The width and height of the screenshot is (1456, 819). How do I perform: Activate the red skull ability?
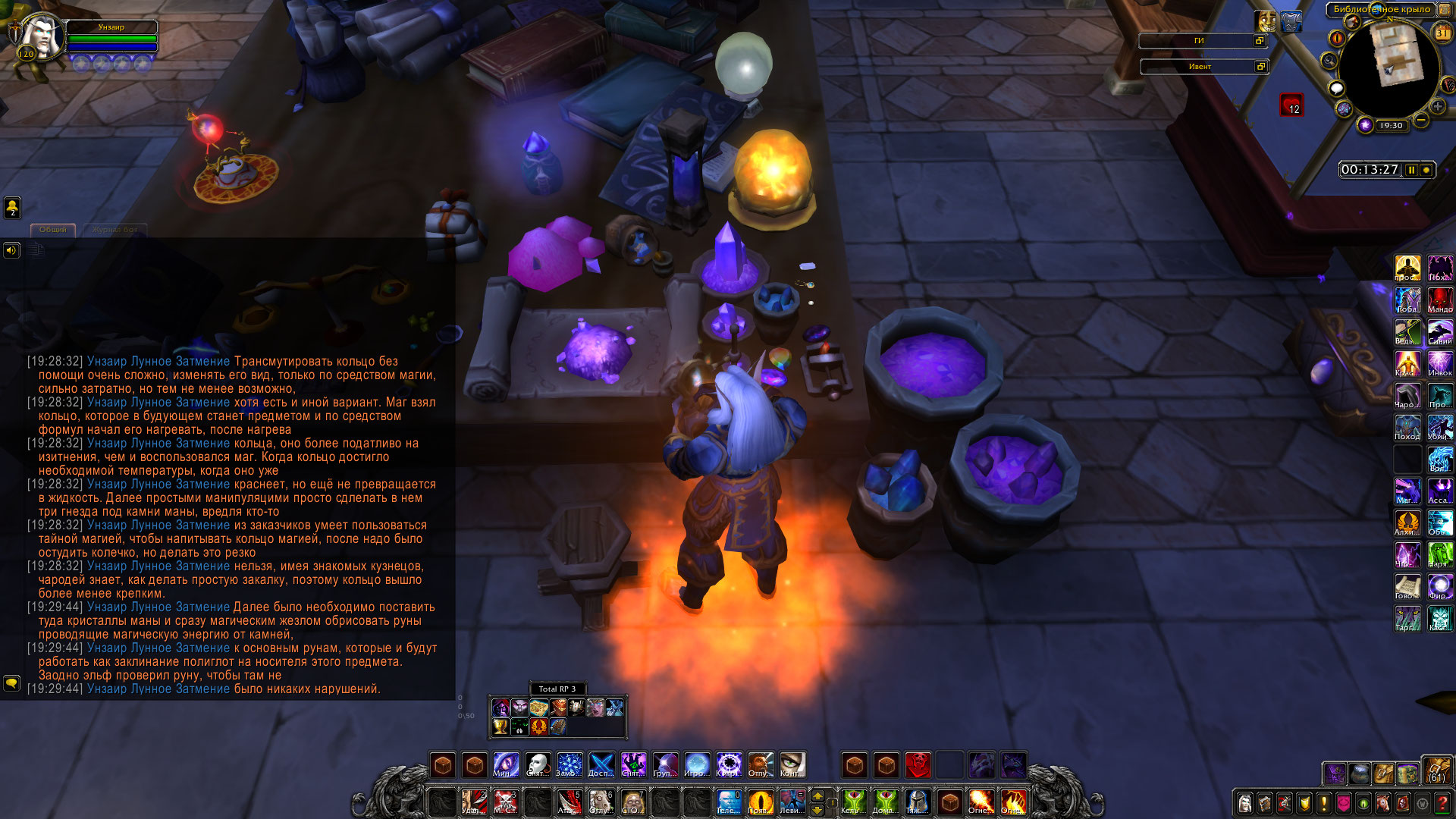[918, 764]
